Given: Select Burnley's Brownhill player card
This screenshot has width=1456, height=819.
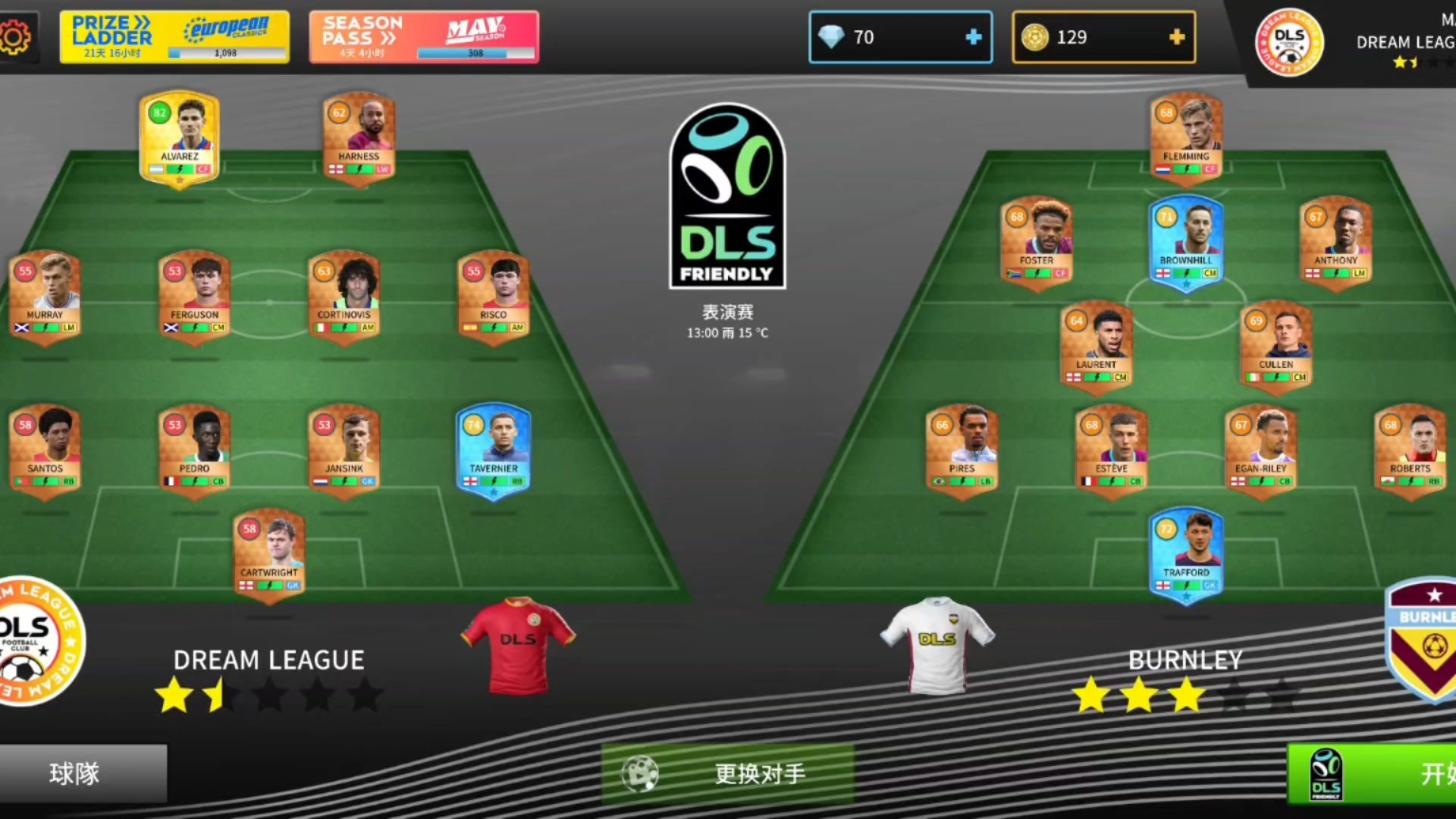Looking at the screenshot, I should pyautogui.click(x=1186, y=243).
